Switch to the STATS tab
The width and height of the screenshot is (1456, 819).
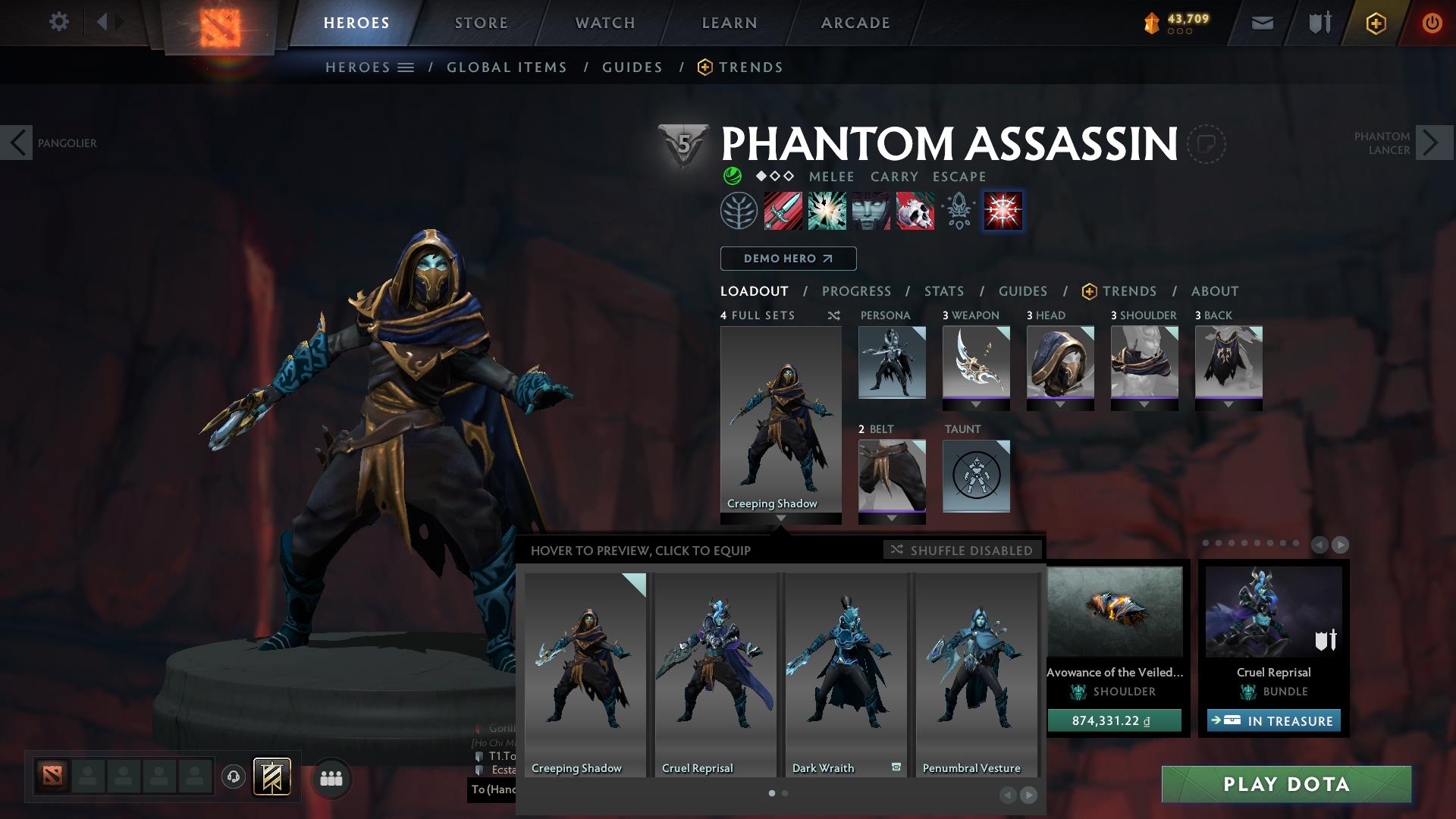pyautogui.click(x=943, y=291)
